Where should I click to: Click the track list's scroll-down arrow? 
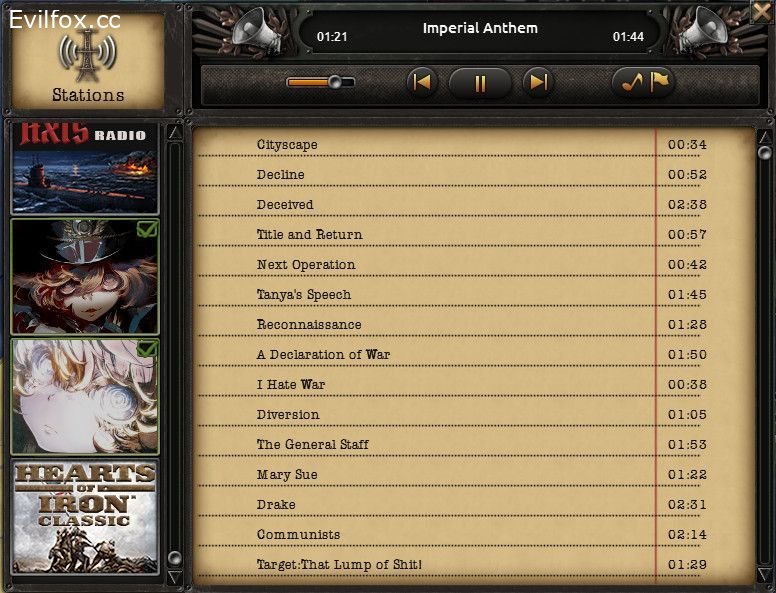coord(764,577)
